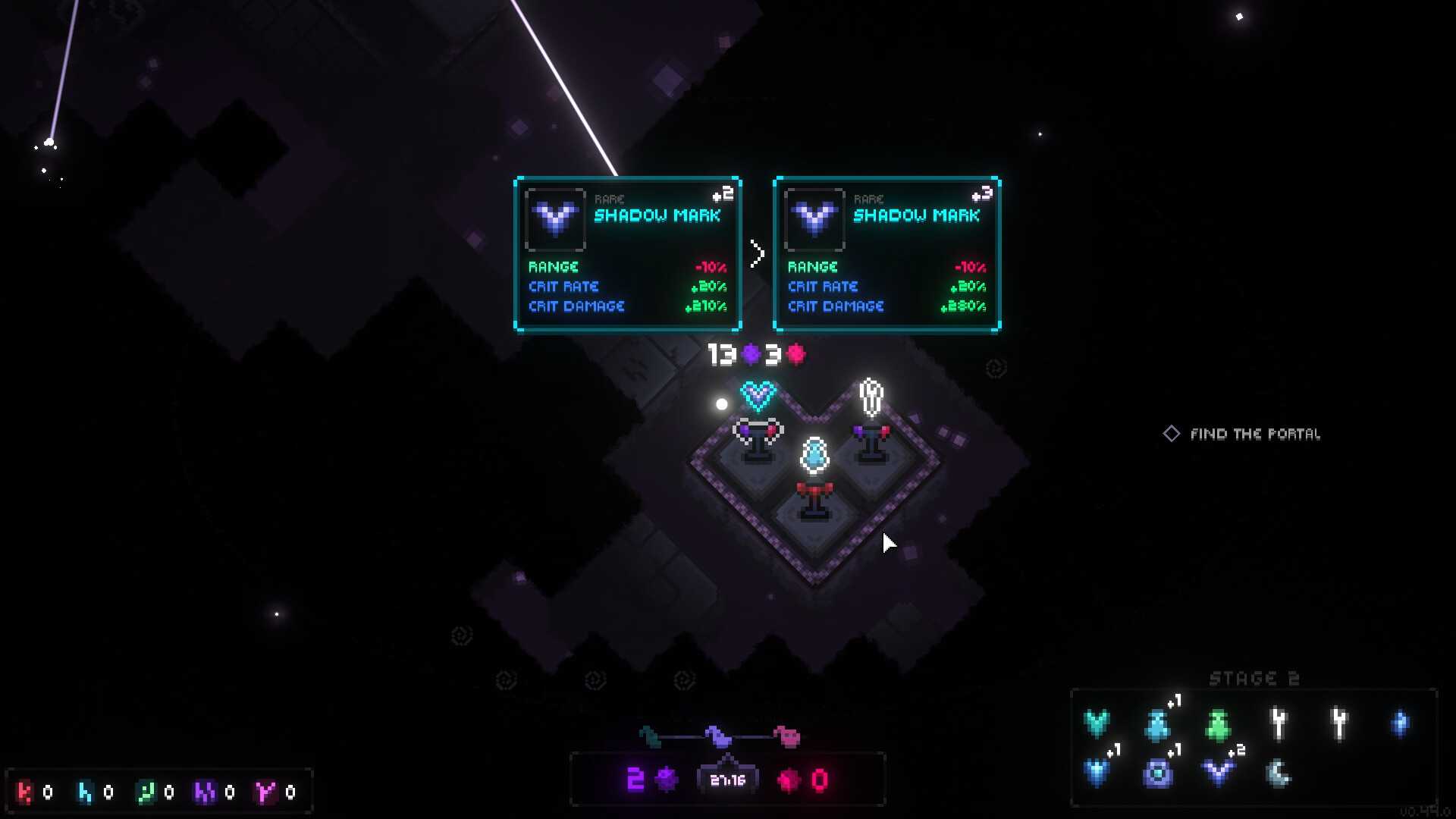Click the cyan flask +1 inventory item
The image size is (1456, 819).
[1157, 725]
